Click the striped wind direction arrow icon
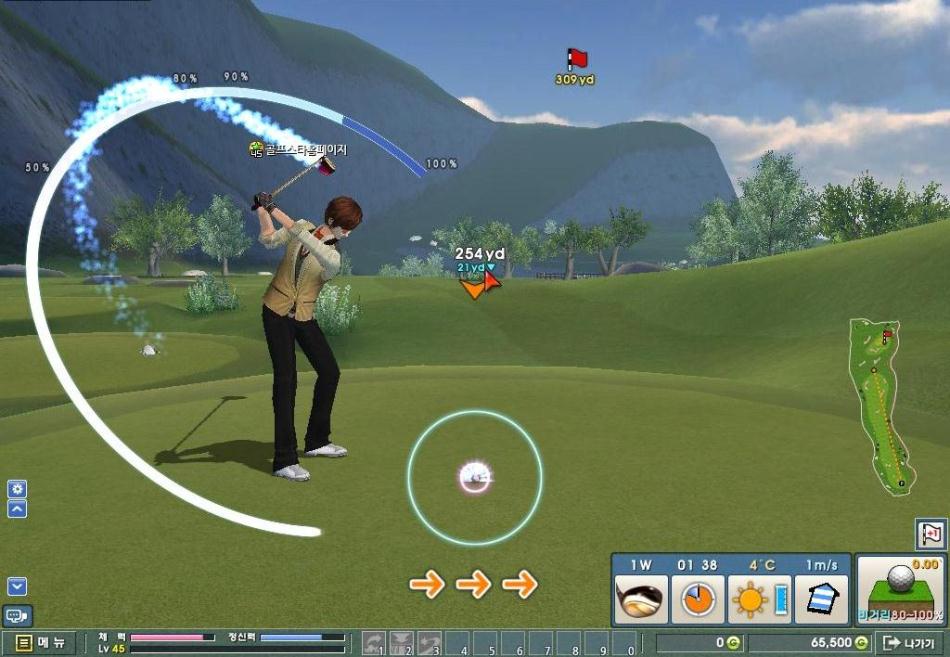Screen dimensions: 950x657 pos(820,597)
